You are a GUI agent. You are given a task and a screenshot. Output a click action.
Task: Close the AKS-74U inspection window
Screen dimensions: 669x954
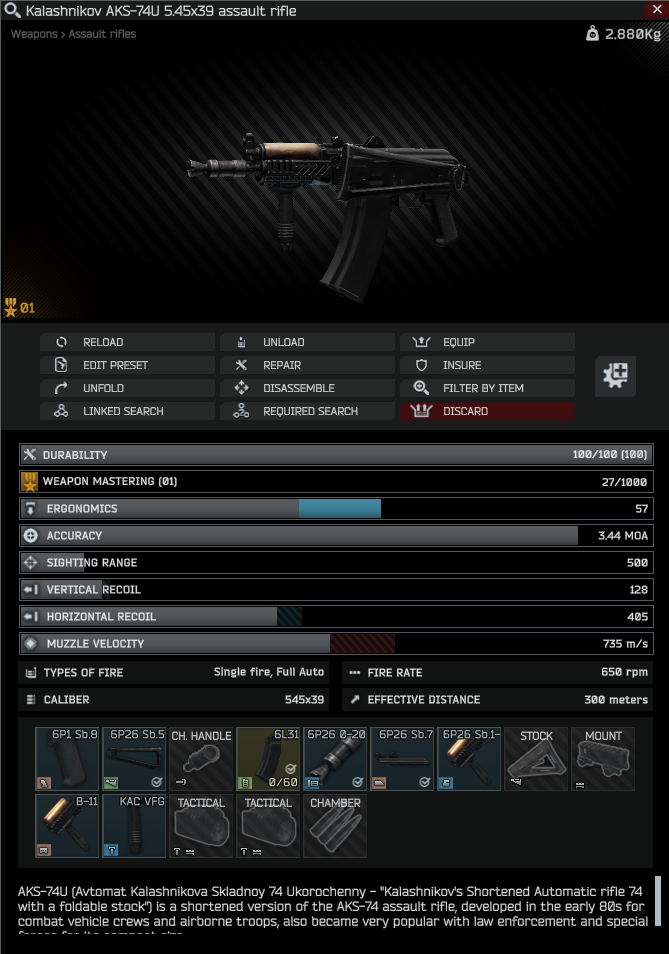(x=656, y=9)
